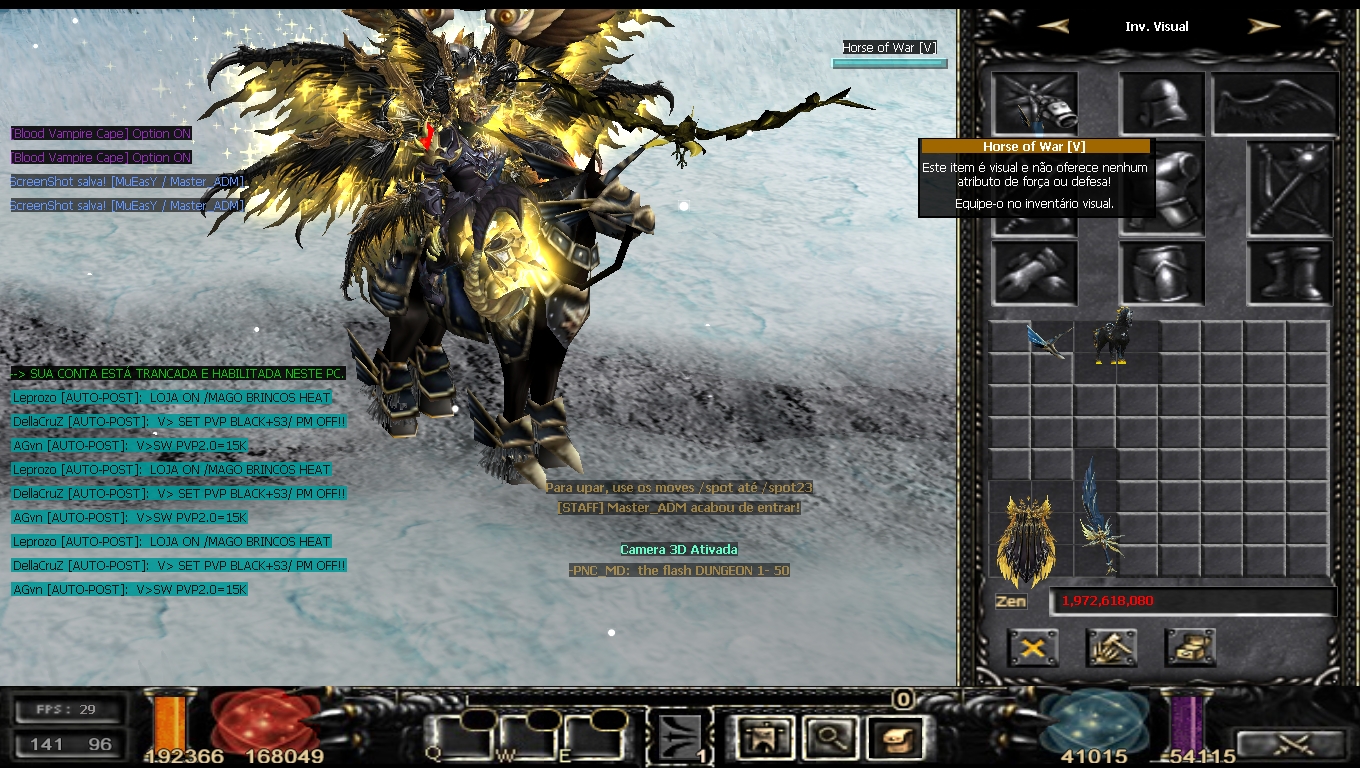Image resolution: width=1360 pixels, height=768 pixels.
Task: Click the magnifying glass icon on the bar
Action: (829, 738)
